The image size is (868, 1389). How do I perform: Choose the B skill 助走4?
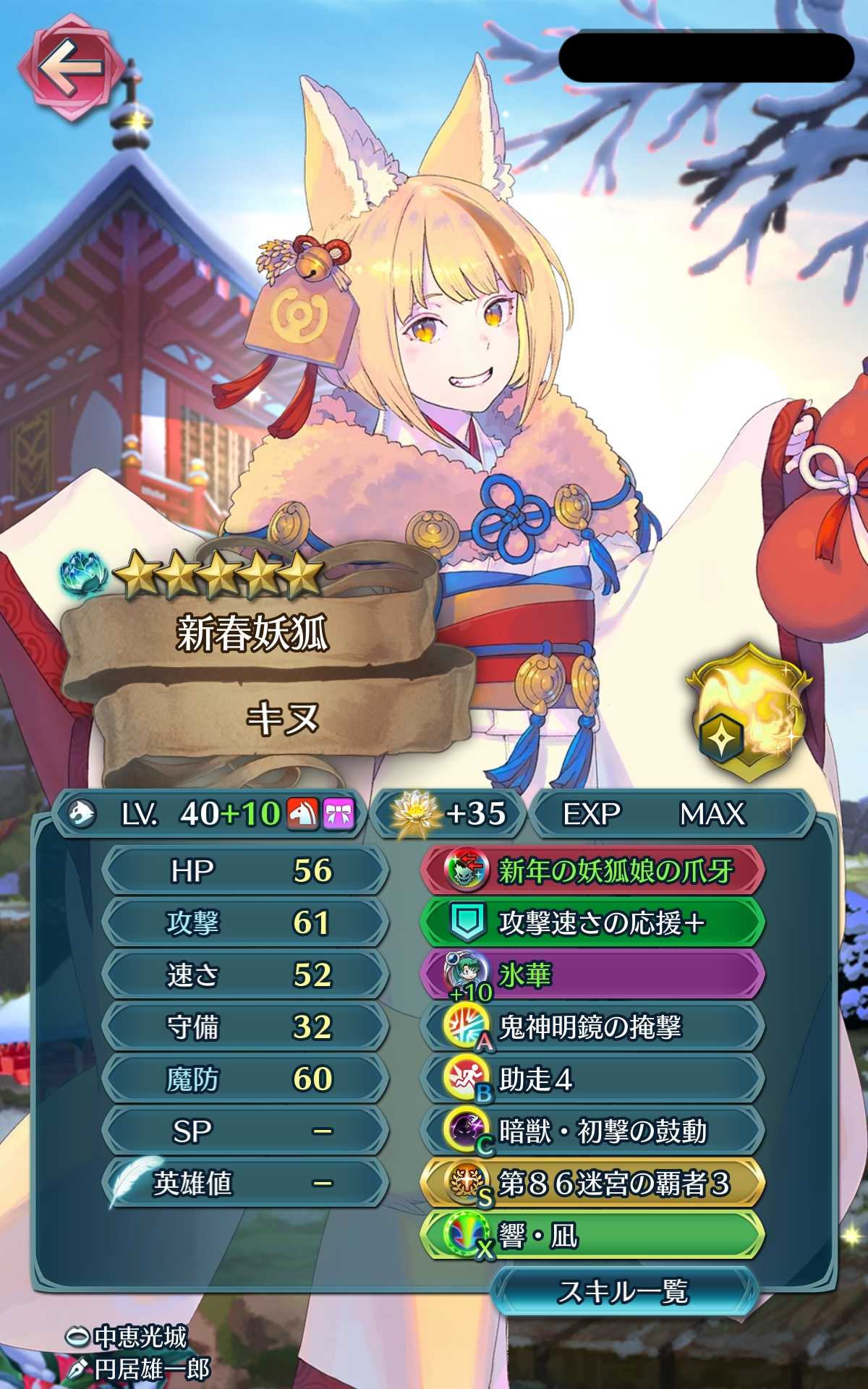[x=592, y=1079]
